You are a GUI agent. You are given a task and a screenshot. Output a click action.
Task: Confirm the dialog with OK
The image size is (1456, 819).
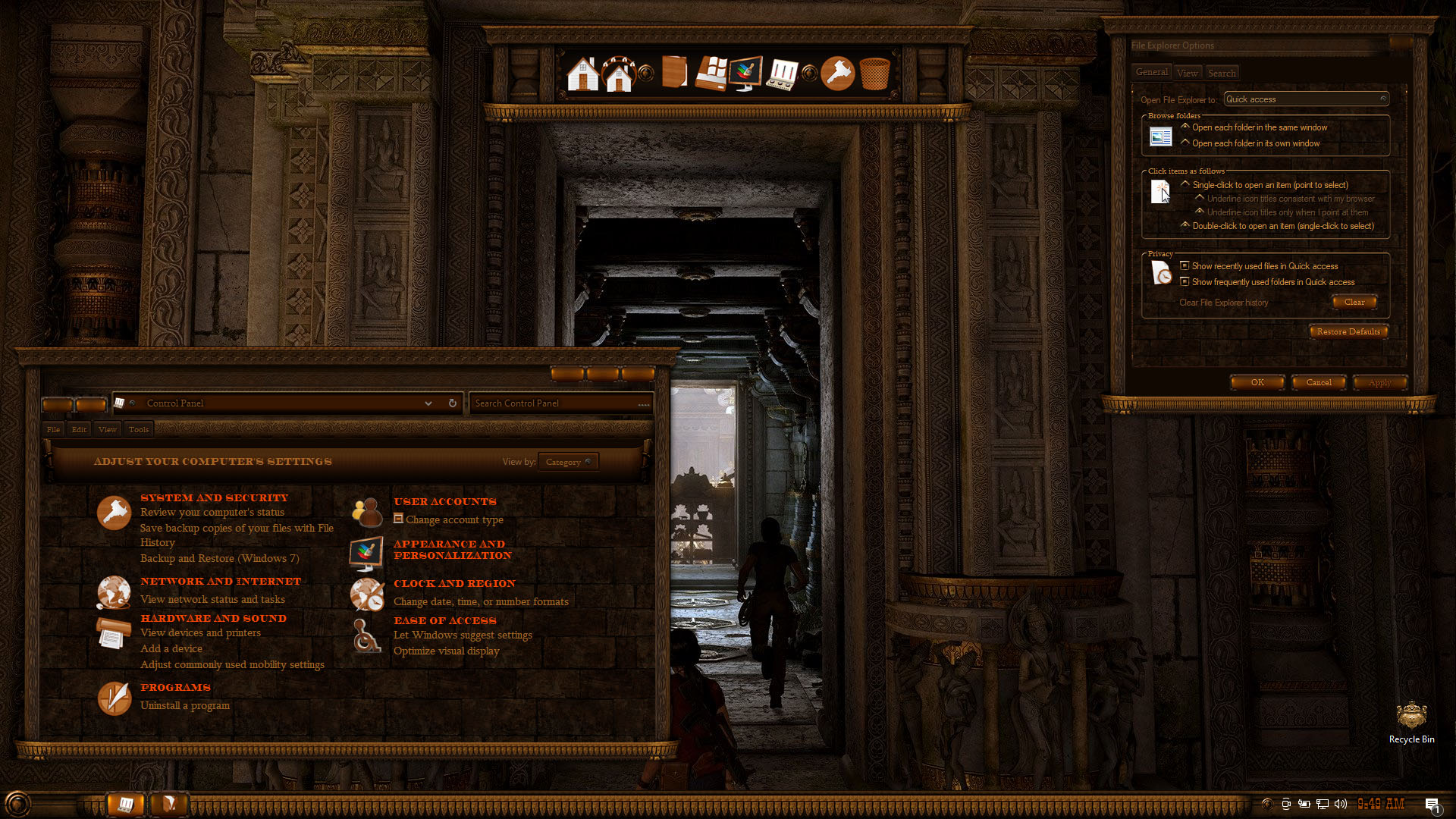tap(1257, 383)
